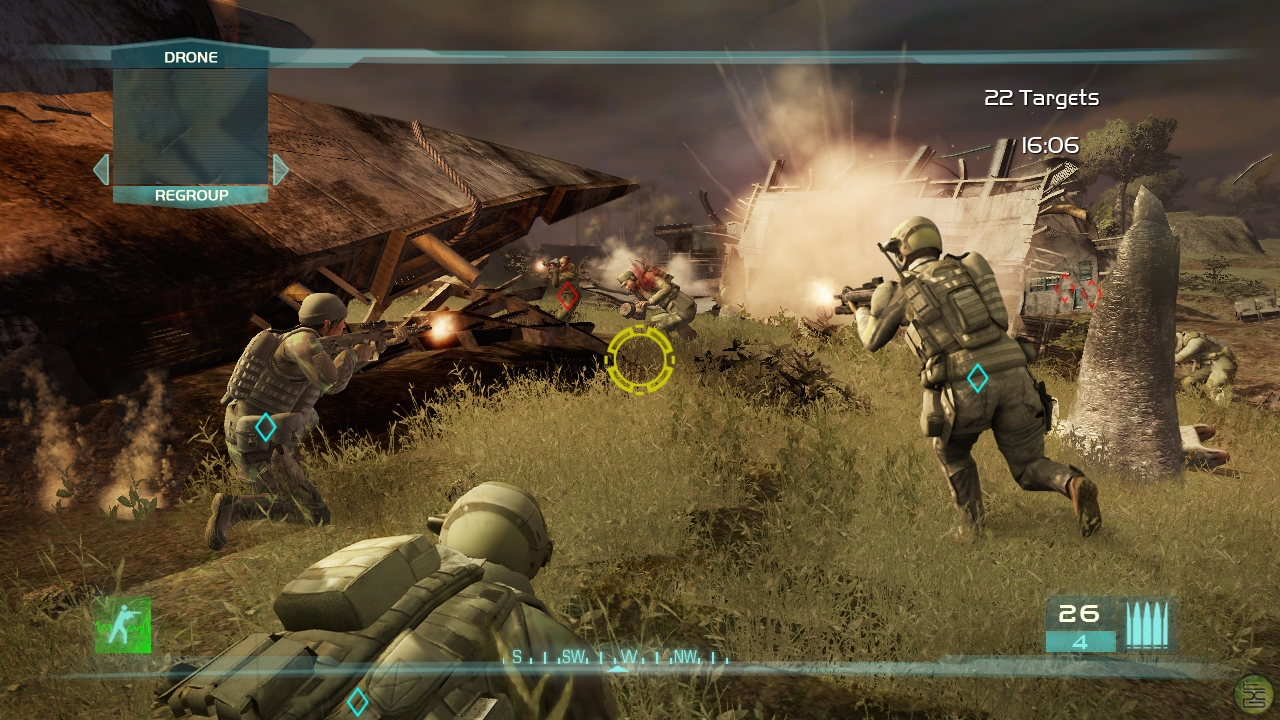Screen dimensions: 1280x720
Task: Select the DRONE command label
Action: pyautogui.click(x=190, y=58)
